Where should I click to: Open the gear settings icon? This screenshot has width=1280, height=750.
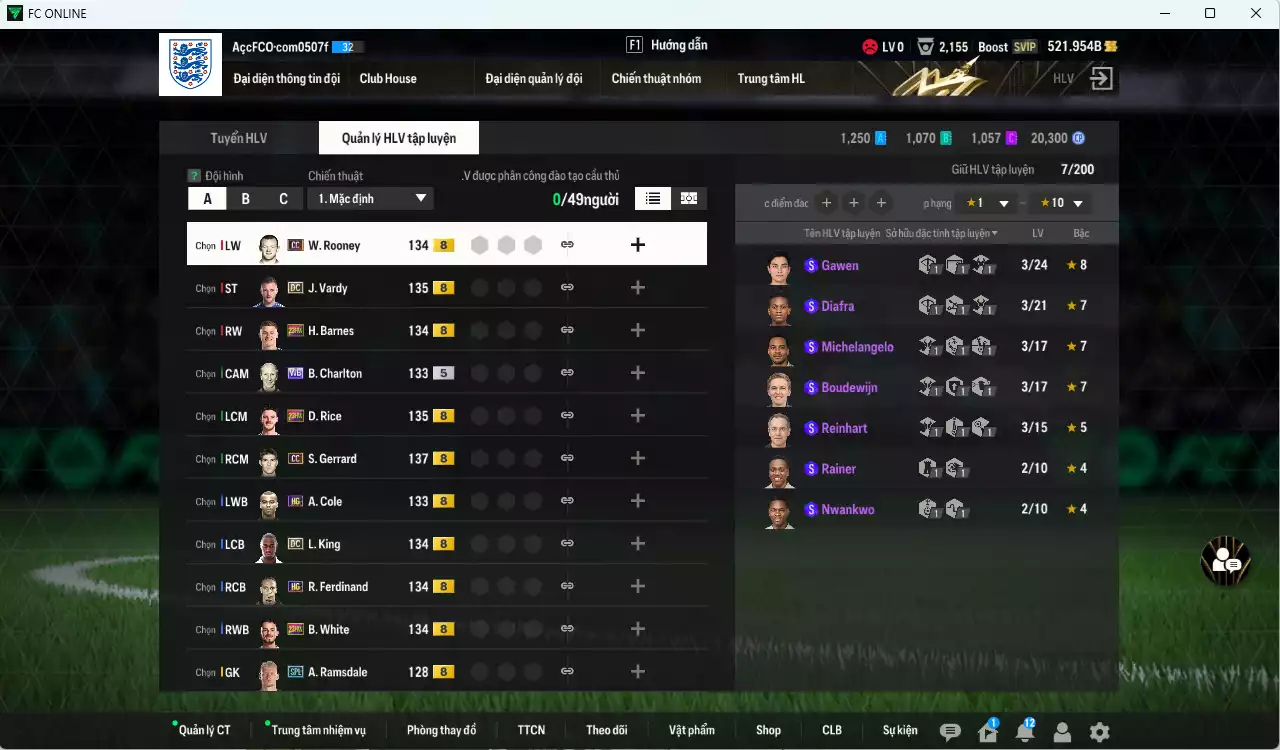(x=1099, y=732)
